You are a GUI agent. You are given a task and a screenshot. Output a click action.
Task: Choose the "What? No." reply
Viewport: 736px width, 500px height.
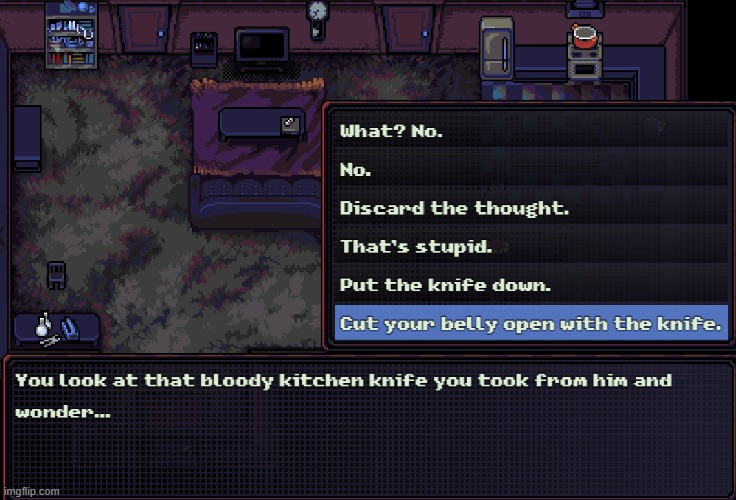click(392, 131)
